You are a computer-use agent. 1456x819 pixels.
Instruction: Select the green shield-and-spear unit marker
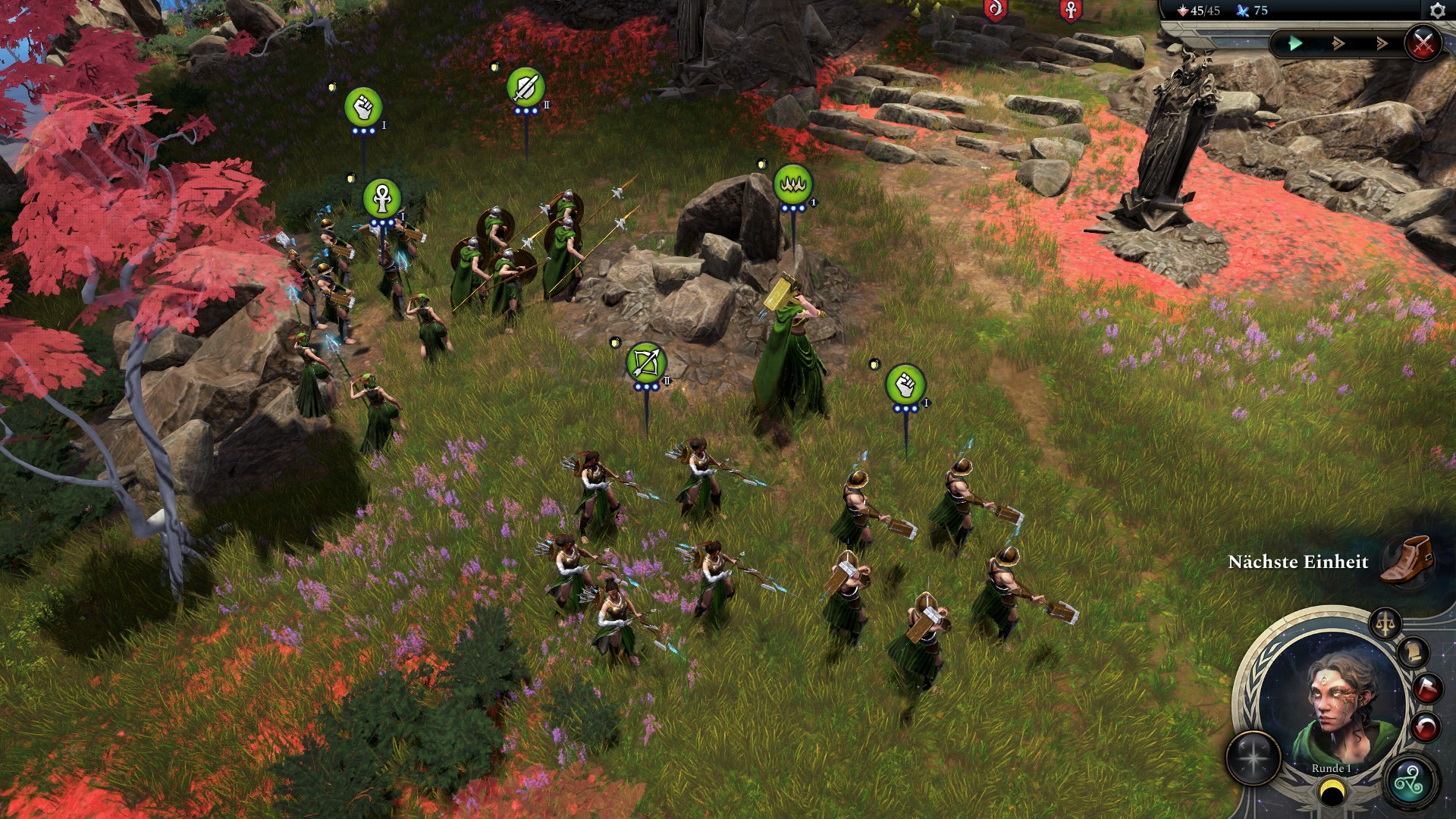coord(526,87)
